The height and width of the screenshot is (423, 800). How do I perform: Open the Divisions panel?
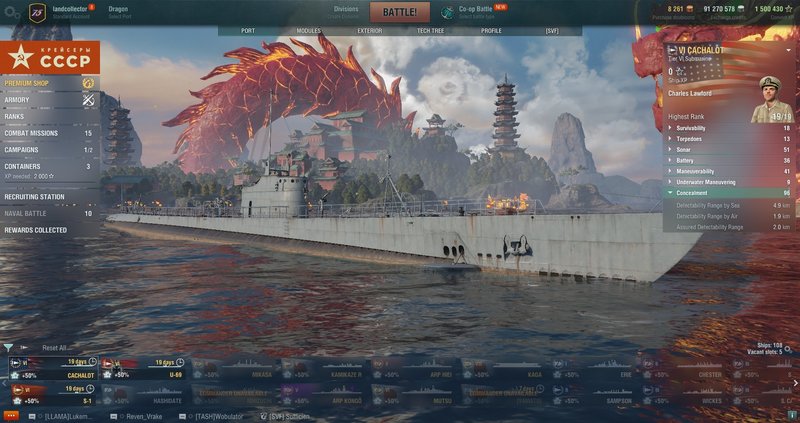point(346,12)
